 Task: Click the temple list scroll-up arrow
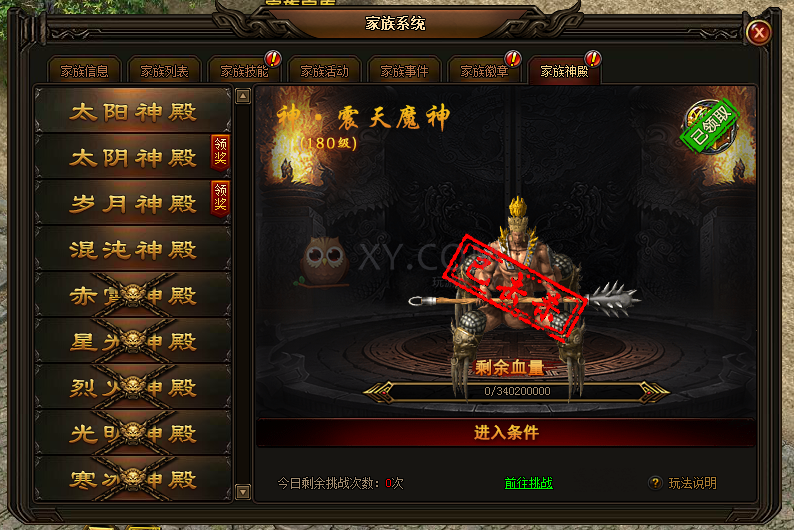click(x=243, y=97)
